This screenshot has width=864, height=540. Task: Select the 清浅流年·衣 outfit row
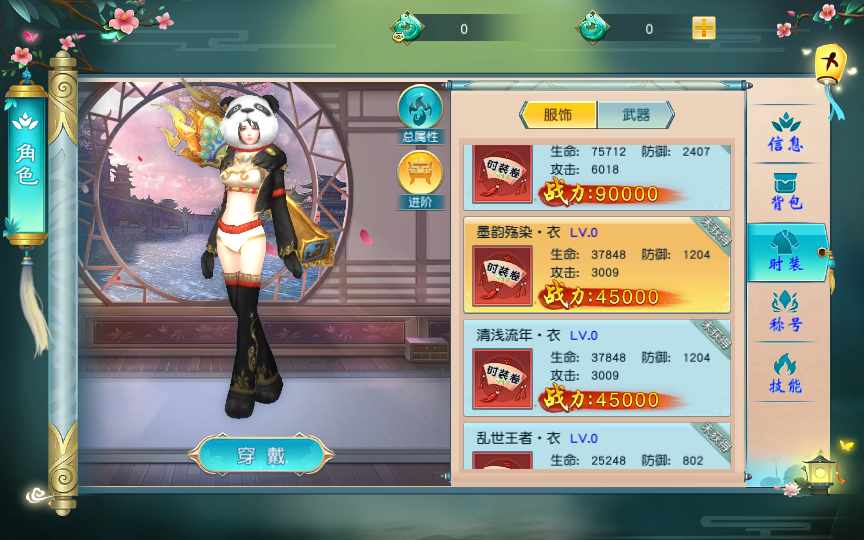[x=597, y=367]
